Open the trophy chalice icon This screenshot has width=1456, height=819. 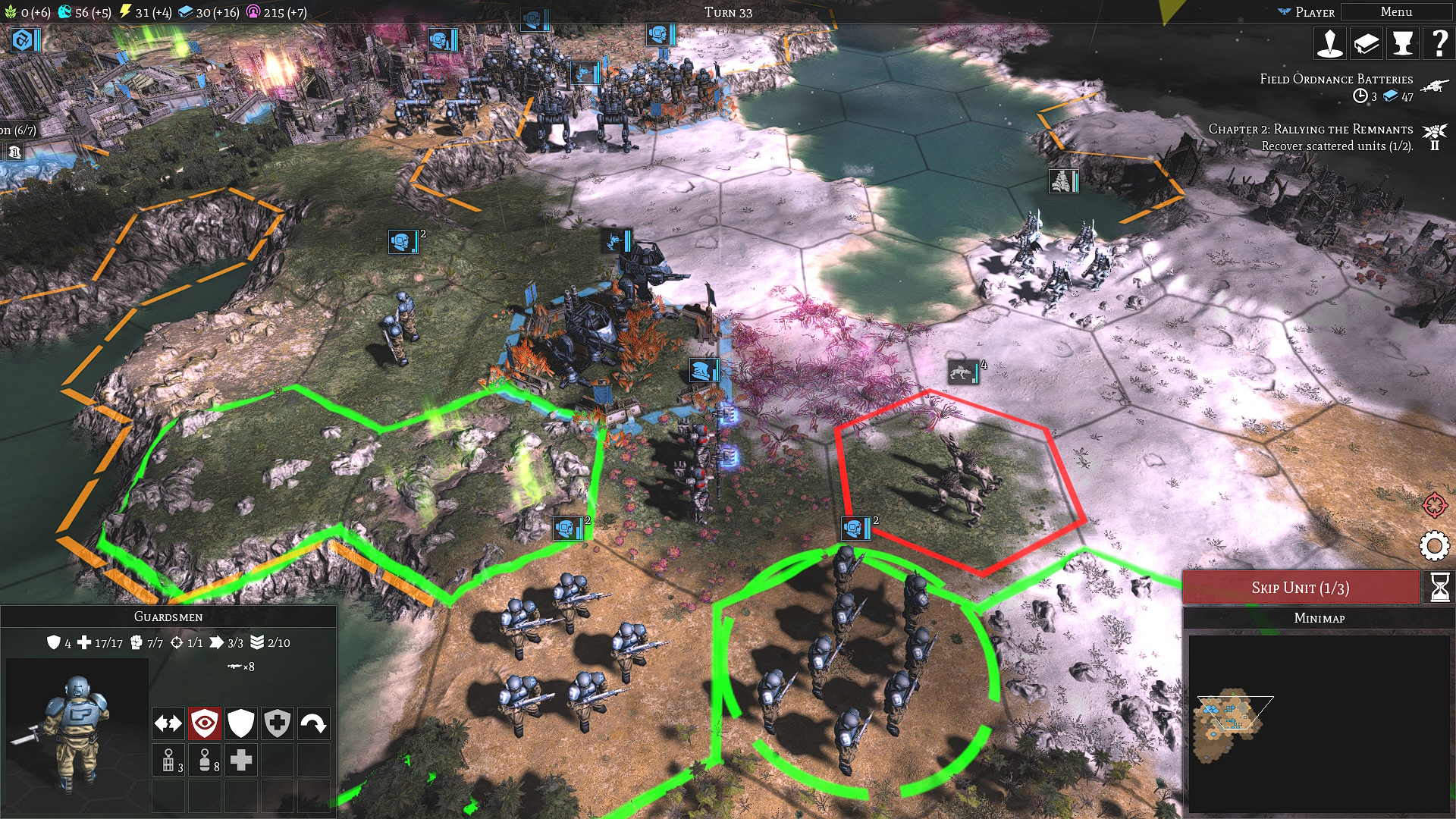1402,44
